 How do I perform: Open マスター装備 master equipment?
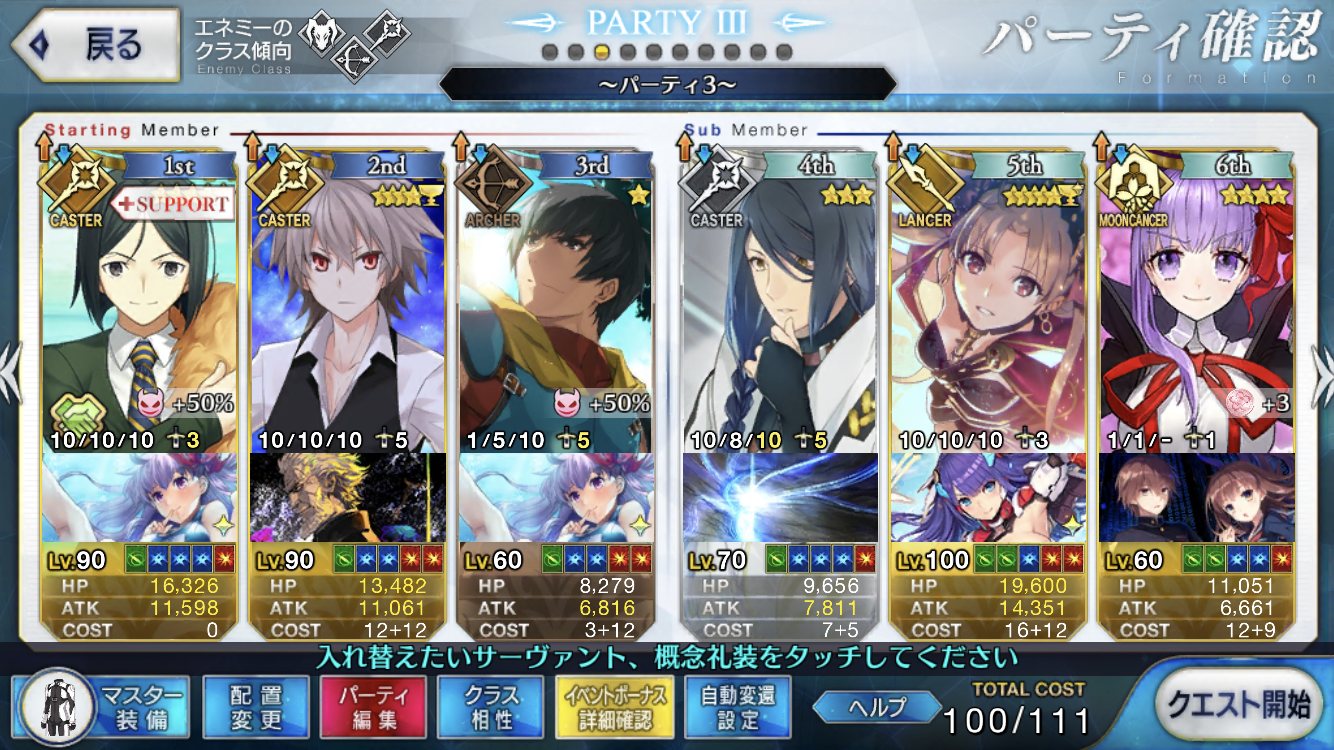(x=103, y=707)
